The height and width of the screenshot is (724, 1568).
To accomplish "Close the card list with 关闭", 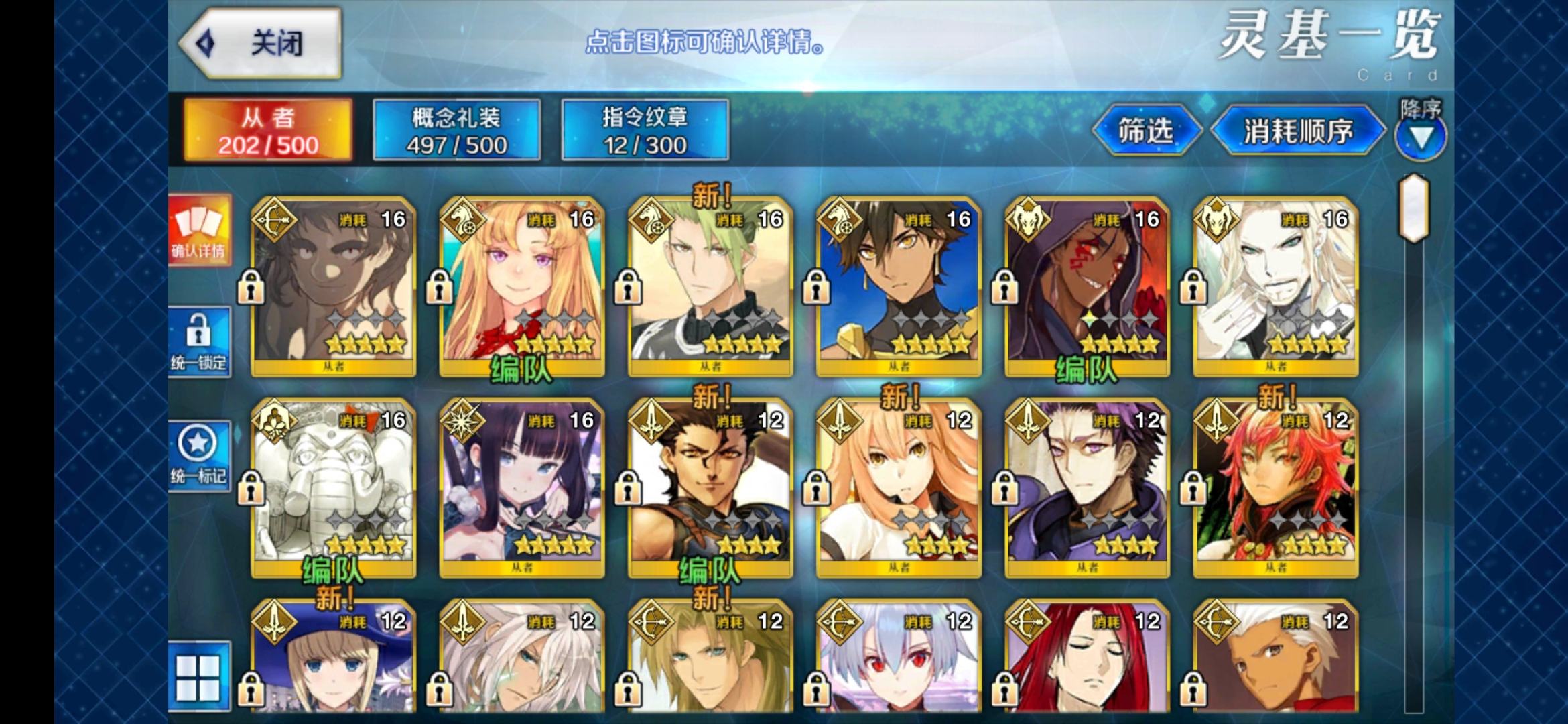I will [x=261, y=44].
